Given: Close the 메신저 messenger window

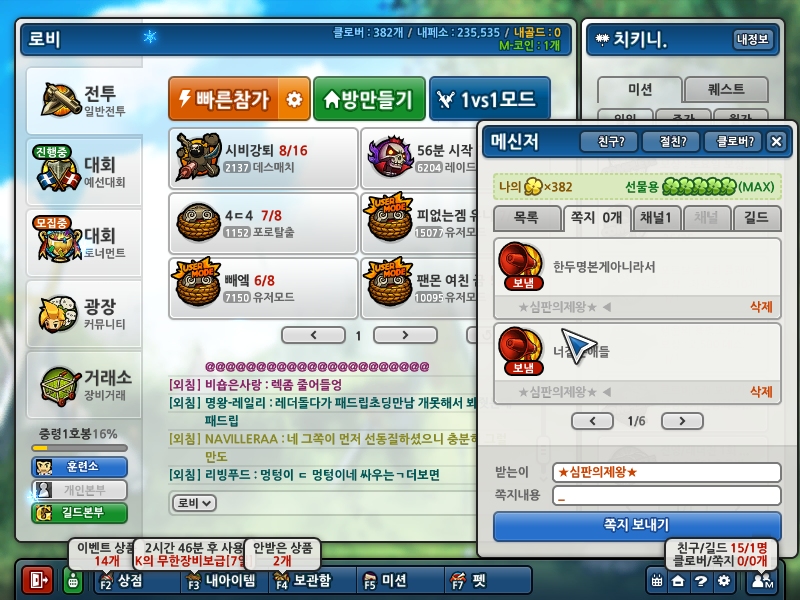Looking at the screenshot, I should click(776, 142).
